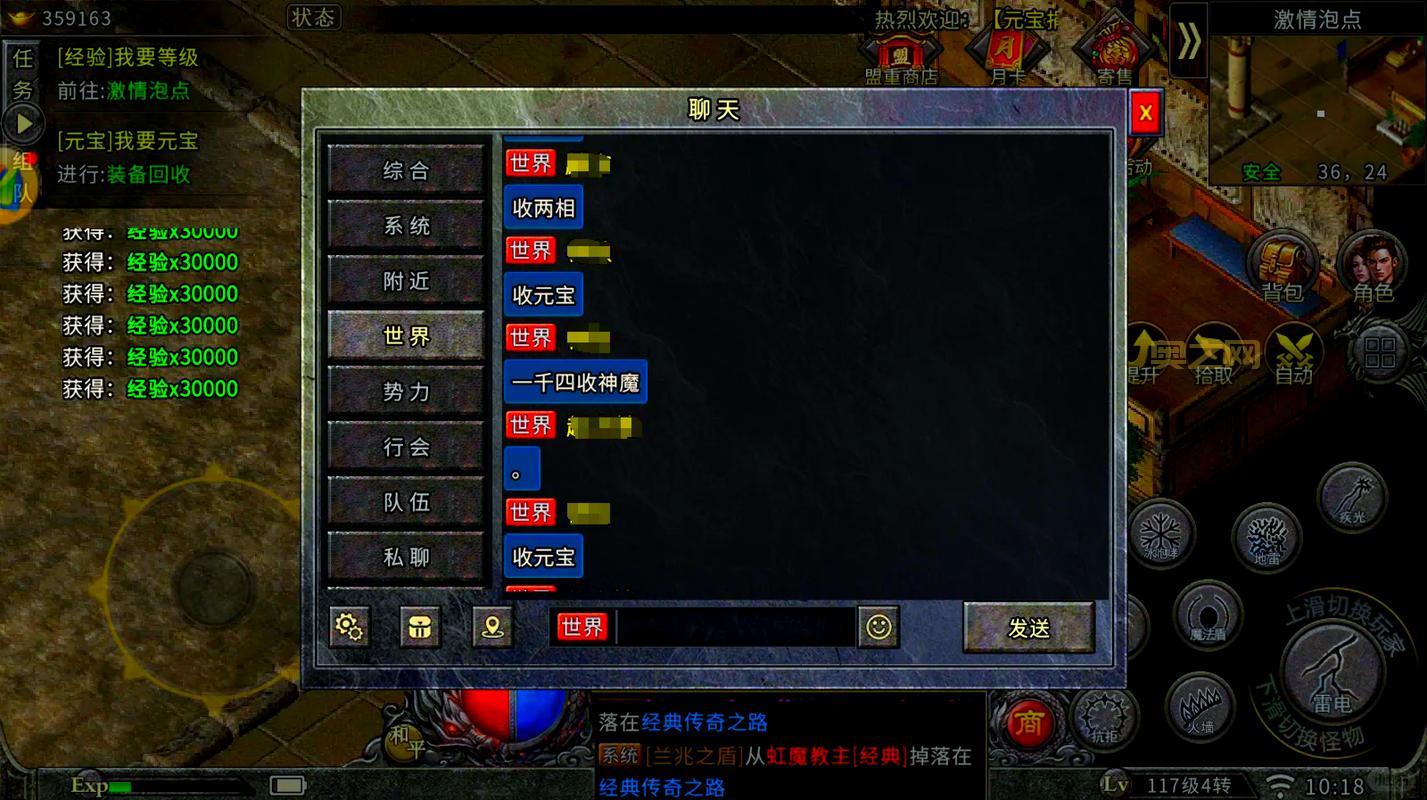
Task: Expand the top-right sidebar chevron
Action: 1188,42
